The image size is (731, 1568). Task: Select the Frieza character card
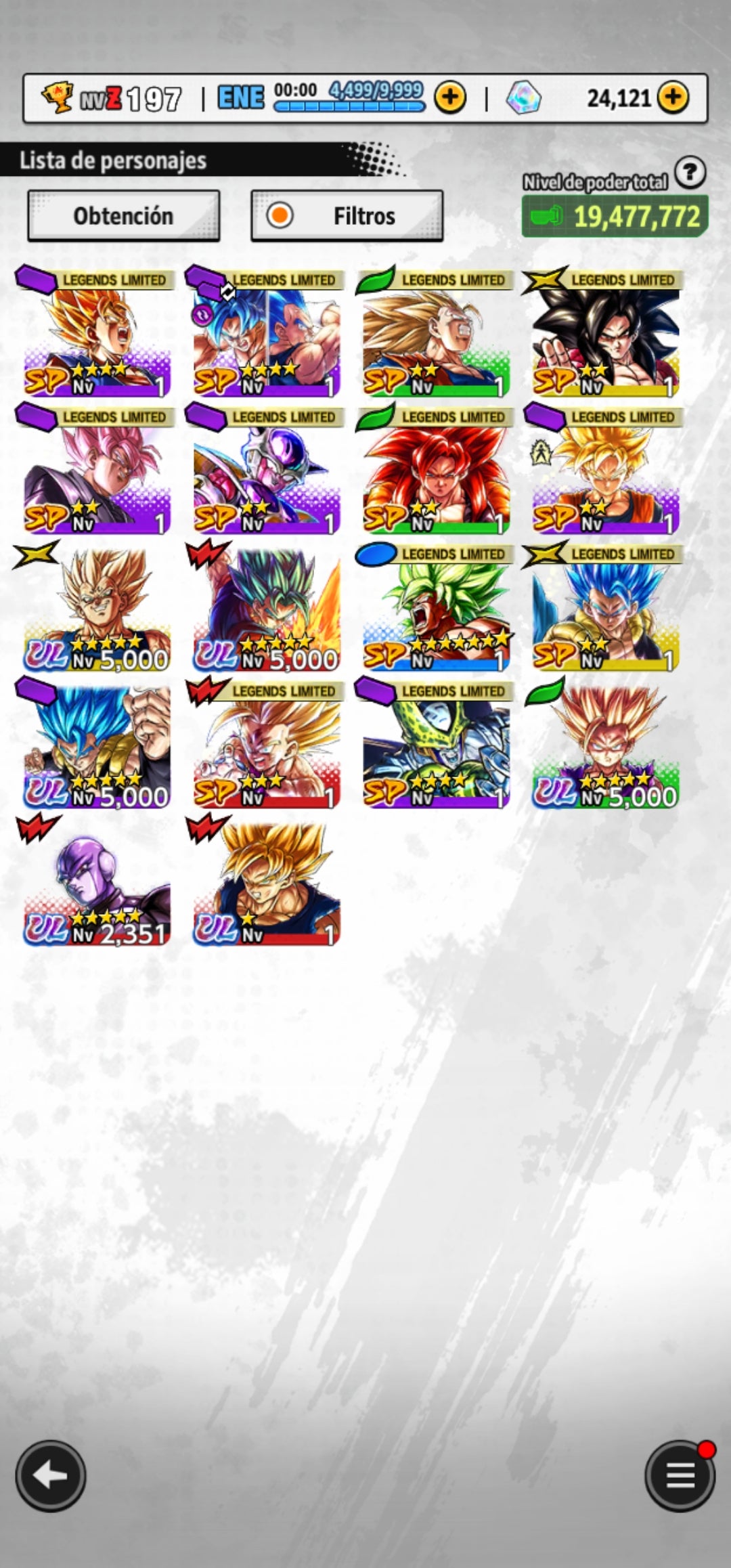pos(267,473)
